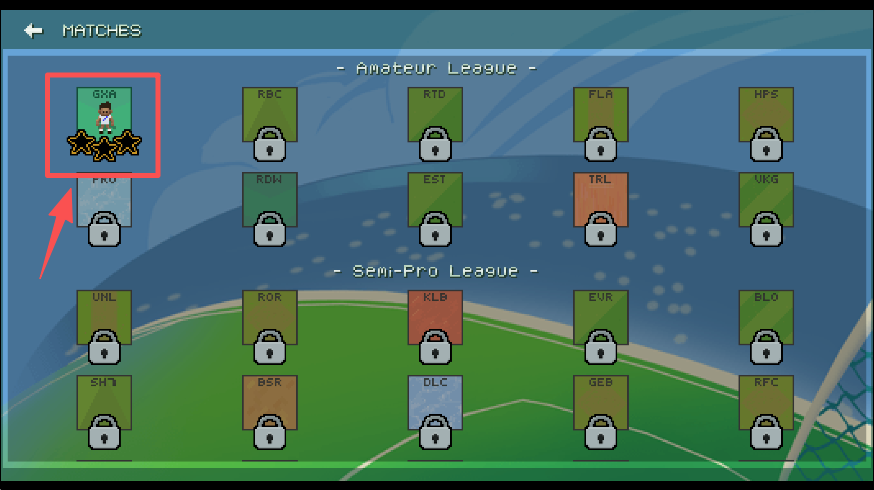874x490 pixels.
Task: Select the locked GEB match tile
Action: (600, 409)
